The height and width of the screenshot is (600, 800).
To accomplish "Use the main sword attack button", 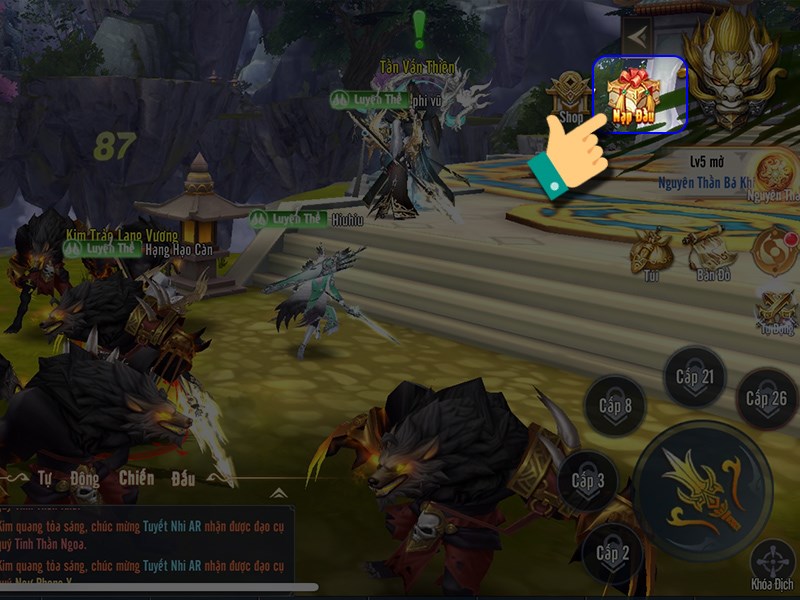I will (706, 489).
